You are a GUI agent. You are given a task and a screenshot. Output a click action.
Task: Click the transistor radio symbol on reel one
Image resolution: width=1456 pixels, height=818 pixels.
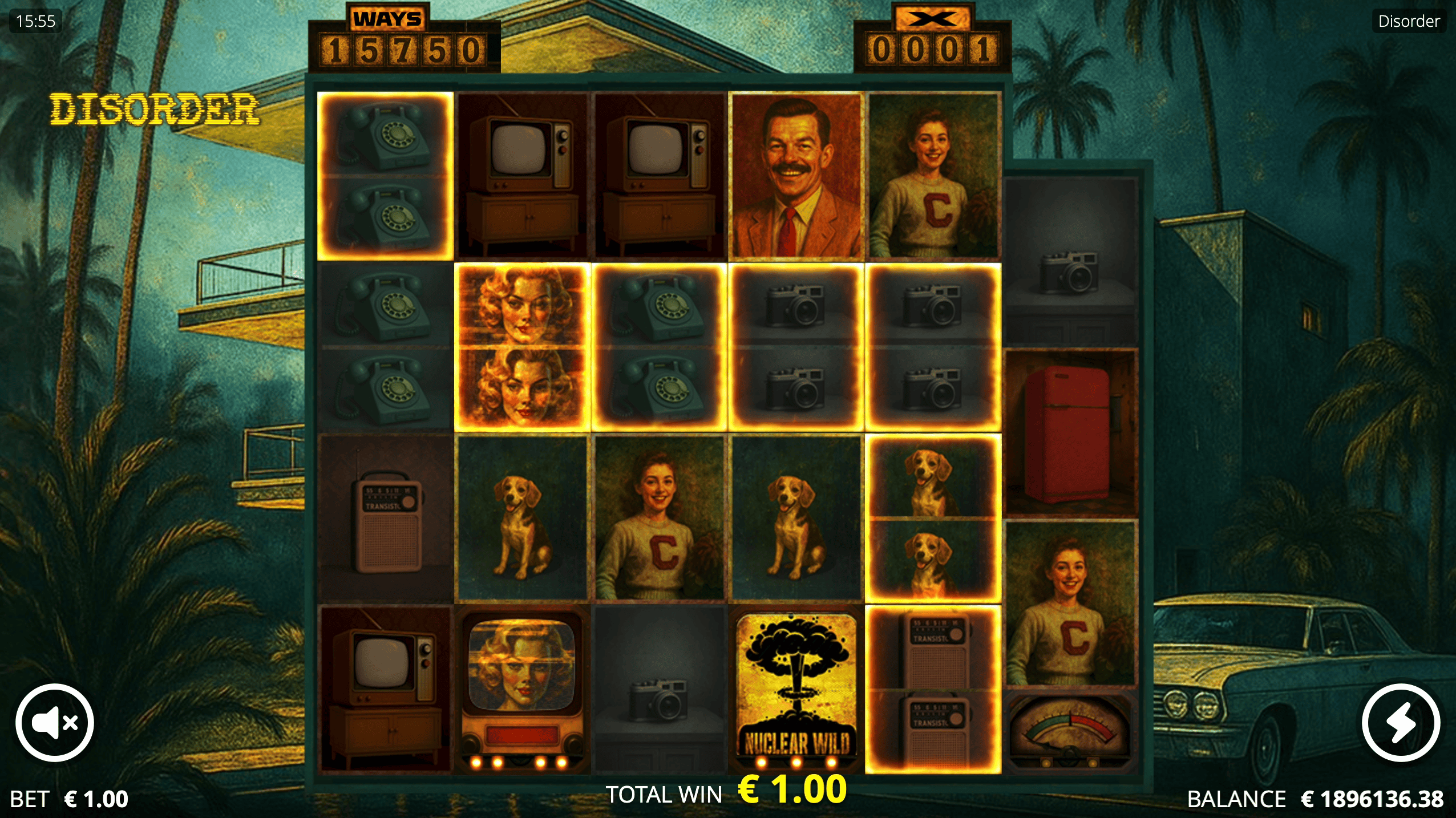(x=385, y=516)
